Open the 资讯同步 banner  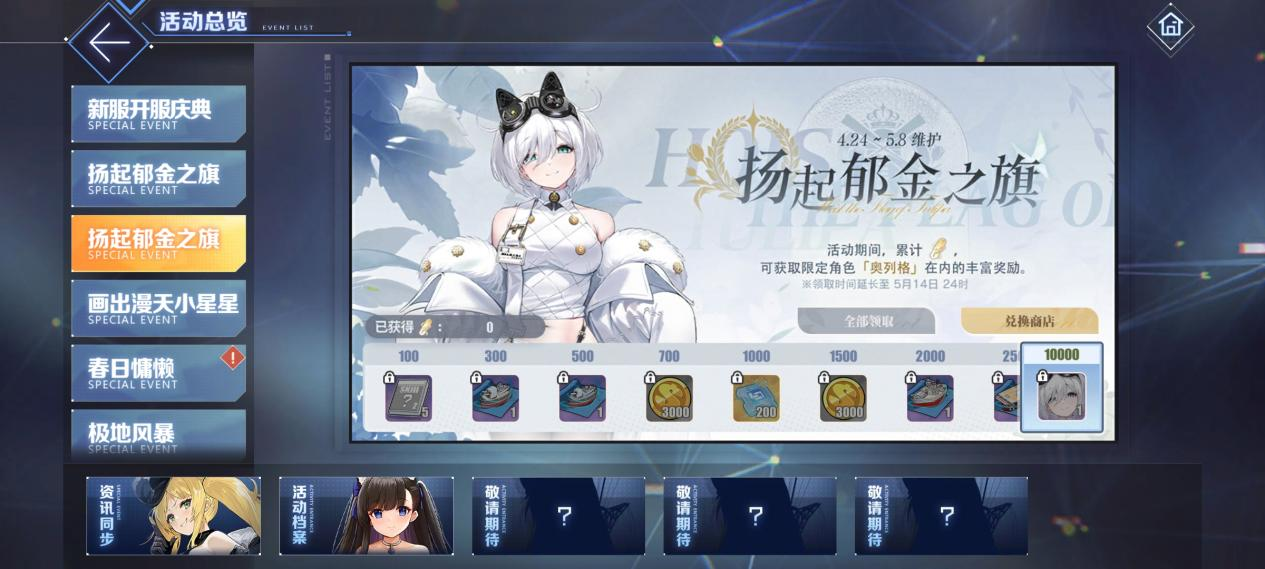click(x=173, y=515)
